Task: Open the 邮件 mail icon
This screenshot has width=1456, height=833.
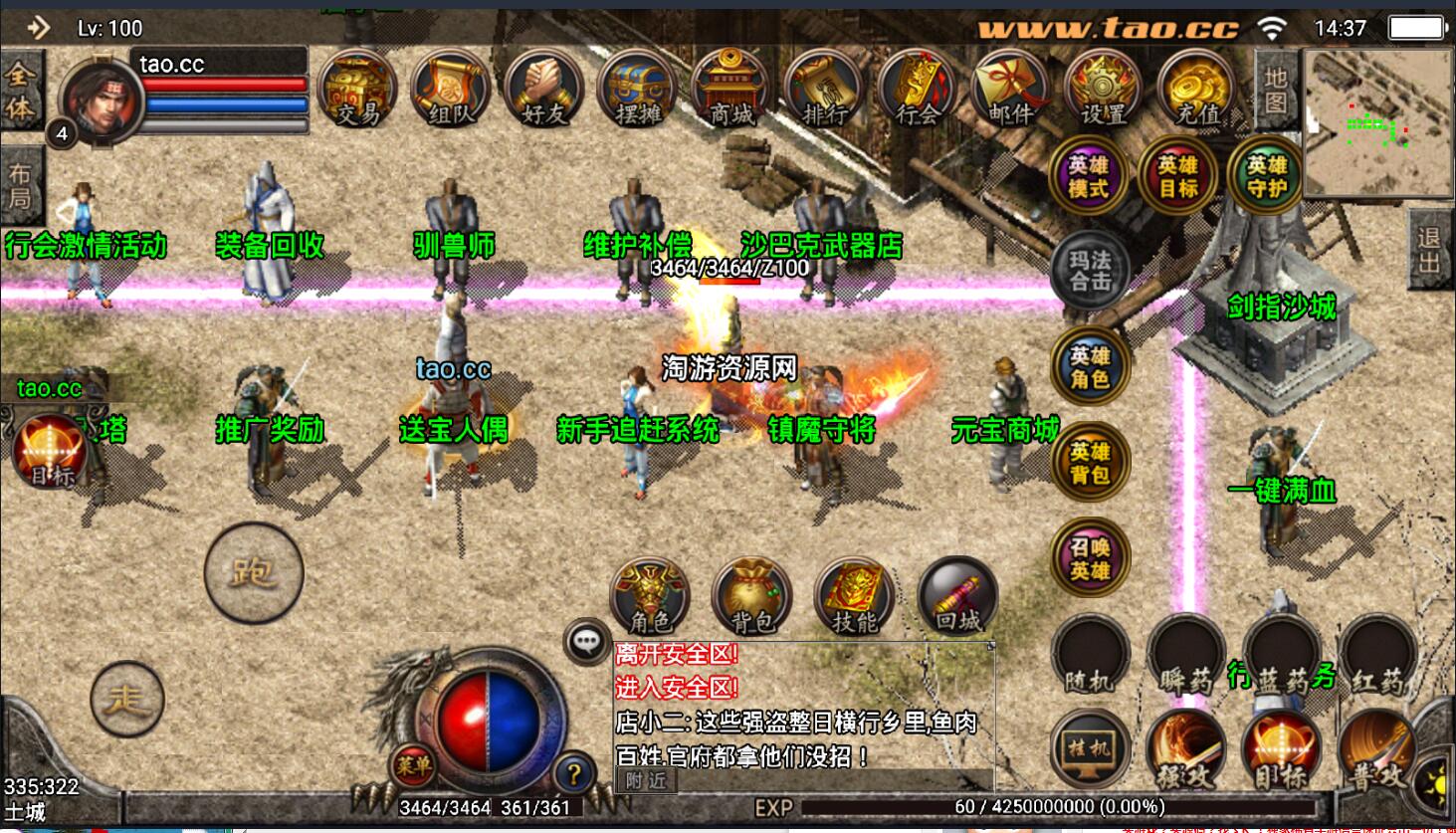Action: tap(1010, 90)
